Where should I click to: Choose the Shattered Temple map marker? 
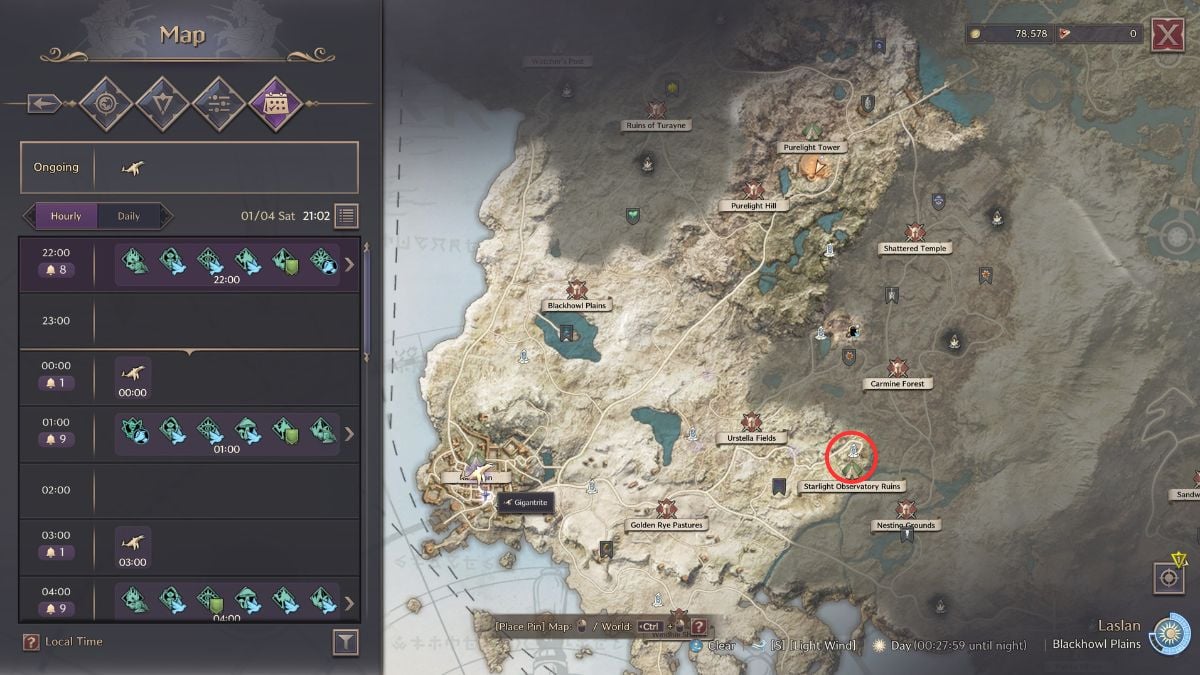(x=914, y=233)
